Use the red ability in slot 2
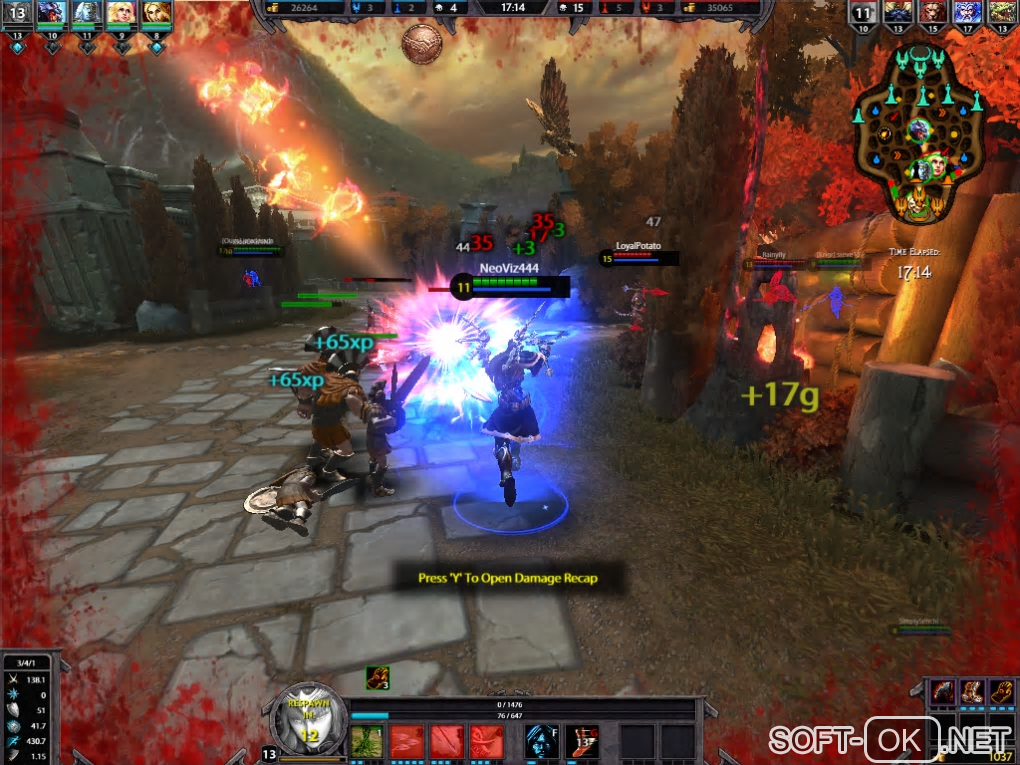 coord(405,742)
